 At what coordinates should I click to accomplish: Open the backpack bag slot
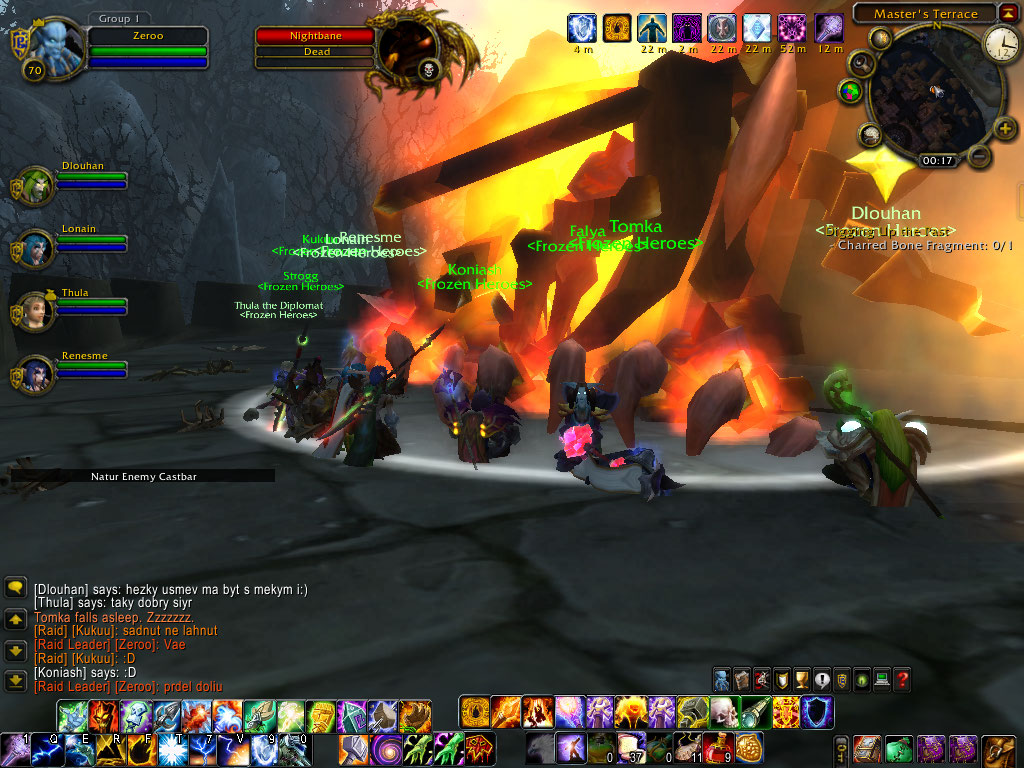coord(998,749)
